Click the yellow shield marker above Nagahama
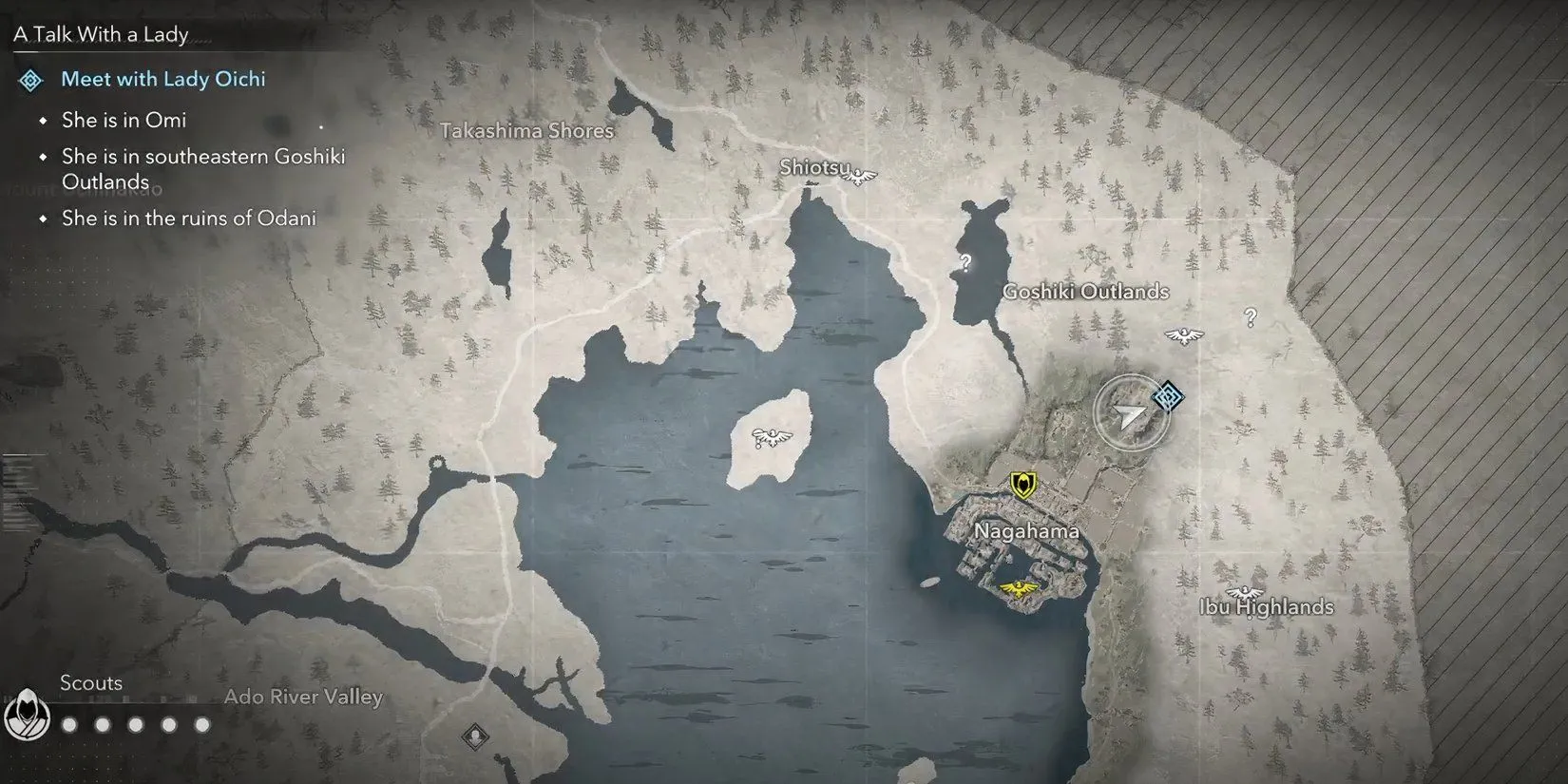 [1023, 486]
